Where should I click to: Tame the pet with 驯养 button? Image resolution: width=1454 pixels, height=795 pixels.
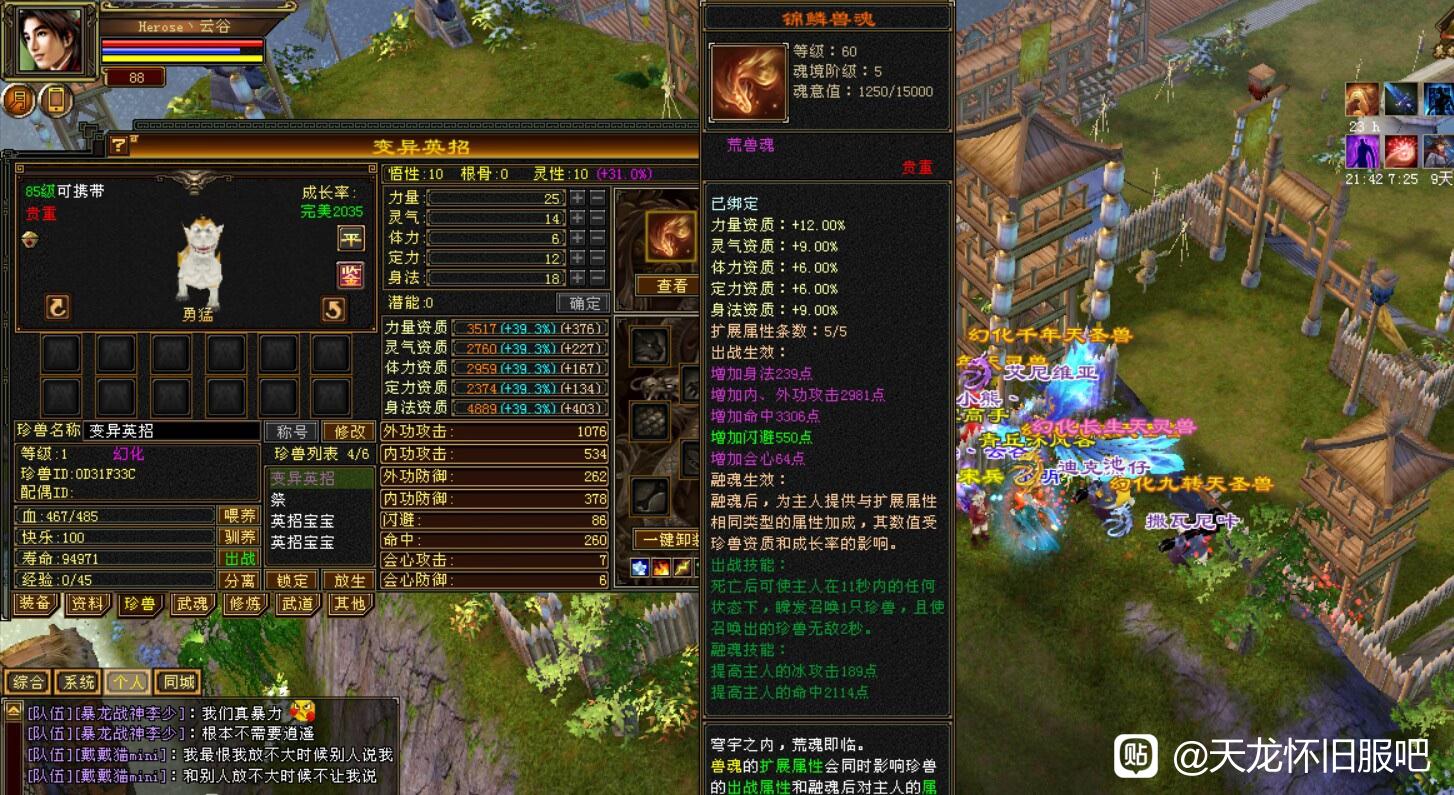[240, 537]
